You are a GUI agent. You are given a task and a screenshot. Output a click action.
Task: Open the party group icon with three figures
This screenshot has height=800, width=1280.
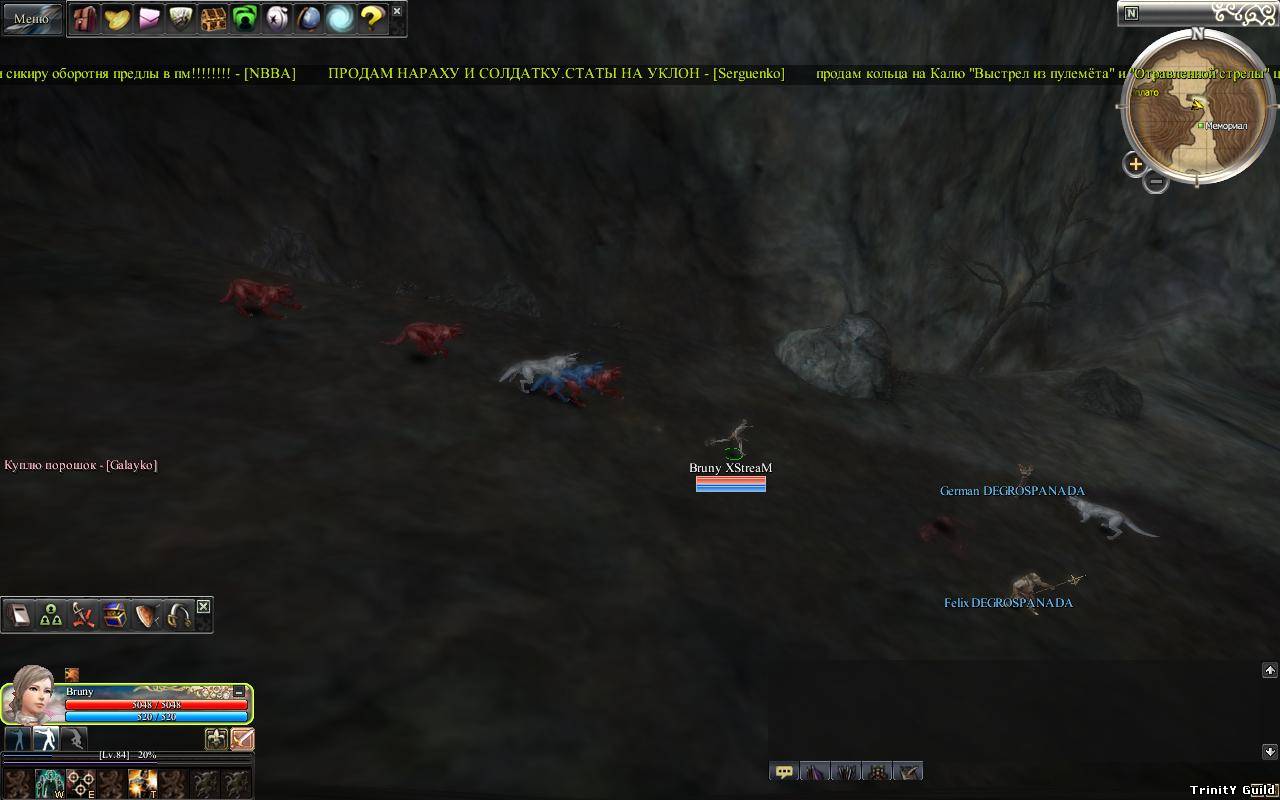[51, 616]
